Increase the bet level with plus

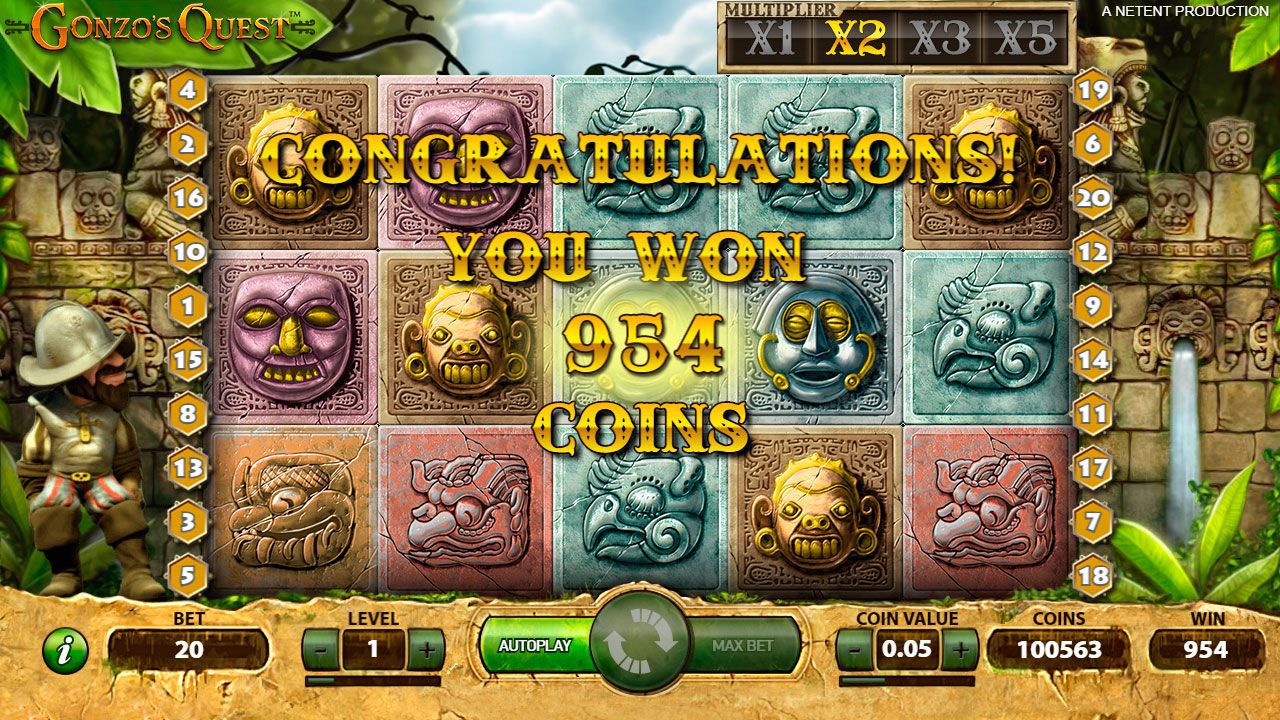pos(427,650)
